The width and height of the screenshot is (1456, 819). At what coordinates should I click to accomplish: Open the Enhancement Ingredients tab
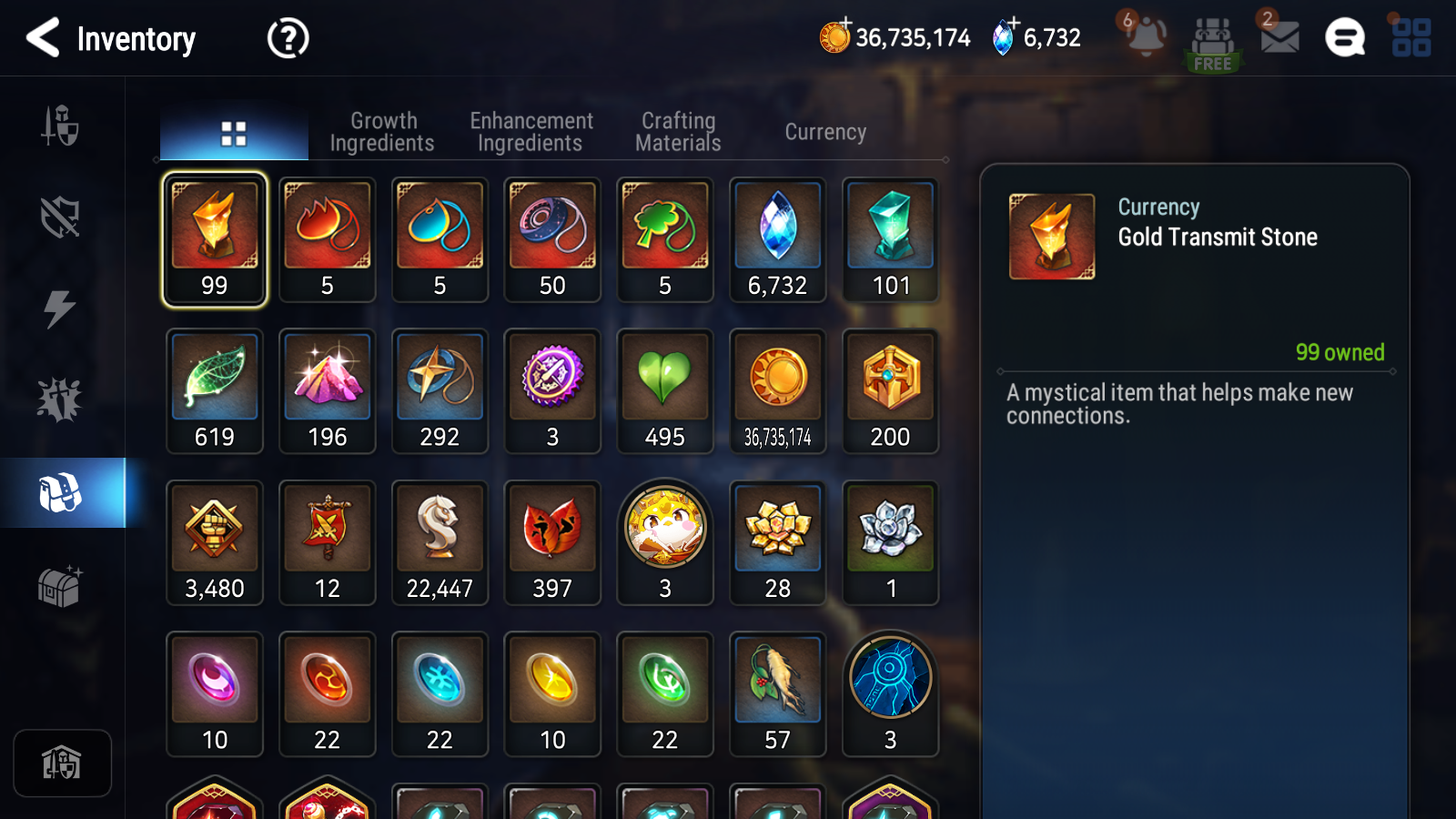point(531,133)
